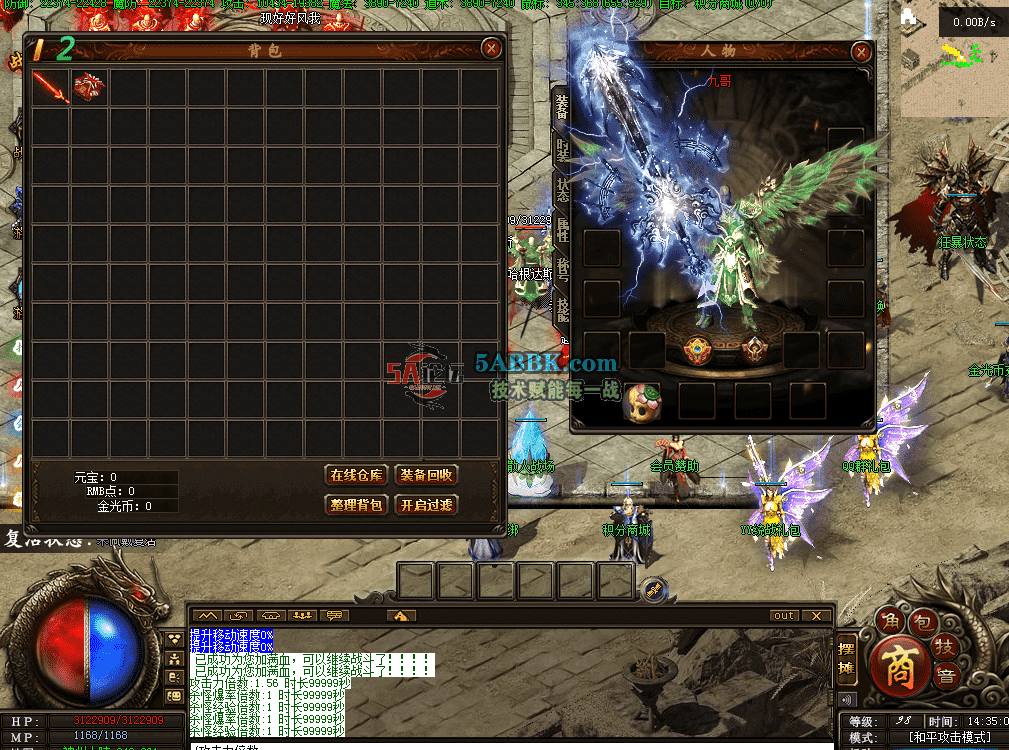The image size is (1009, 750).
Task: Sort the backpack with 整理背包
Action: coord(357,505)
